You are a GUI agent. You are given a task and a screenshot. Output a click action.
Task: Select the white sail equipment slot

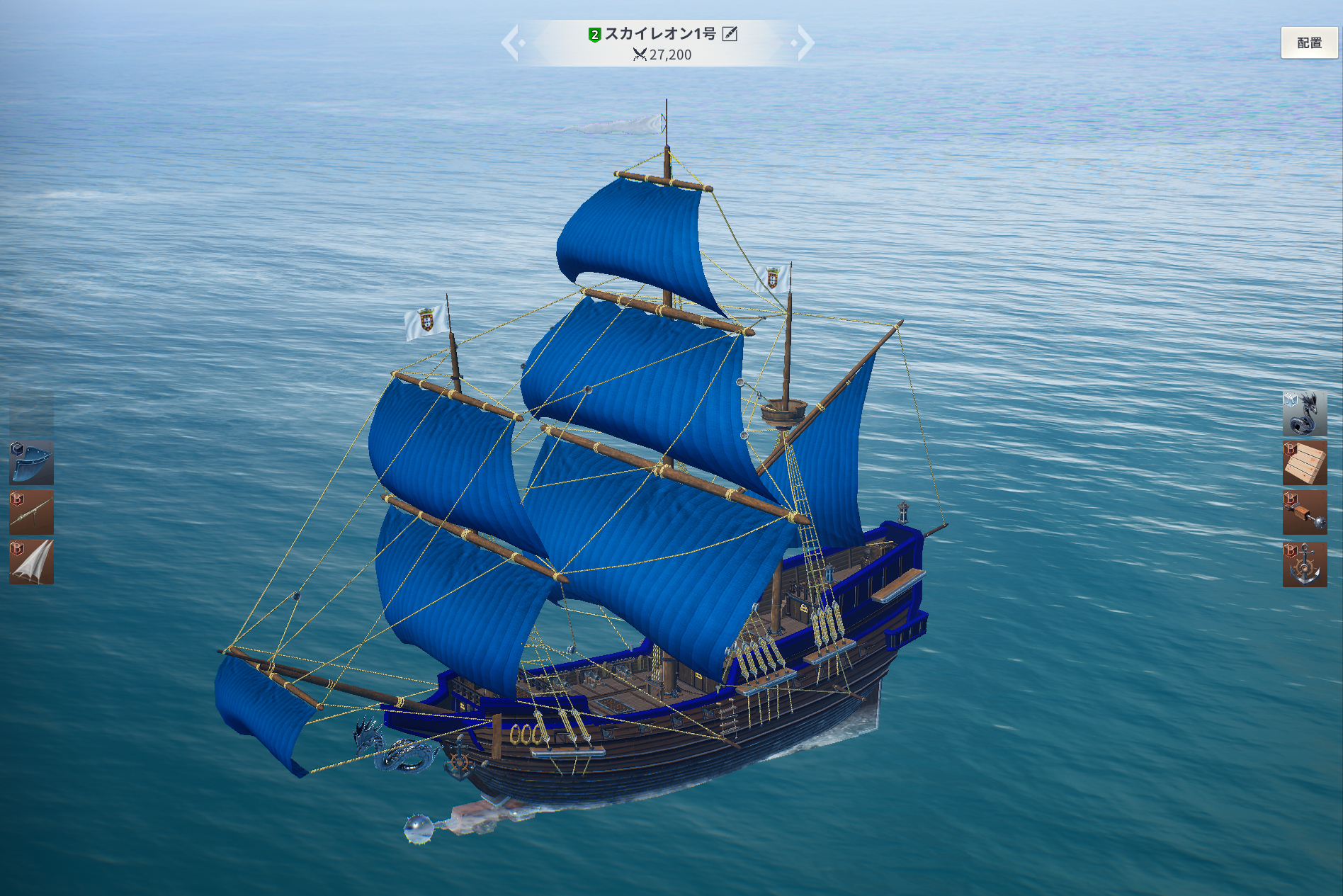pos(31,562)
